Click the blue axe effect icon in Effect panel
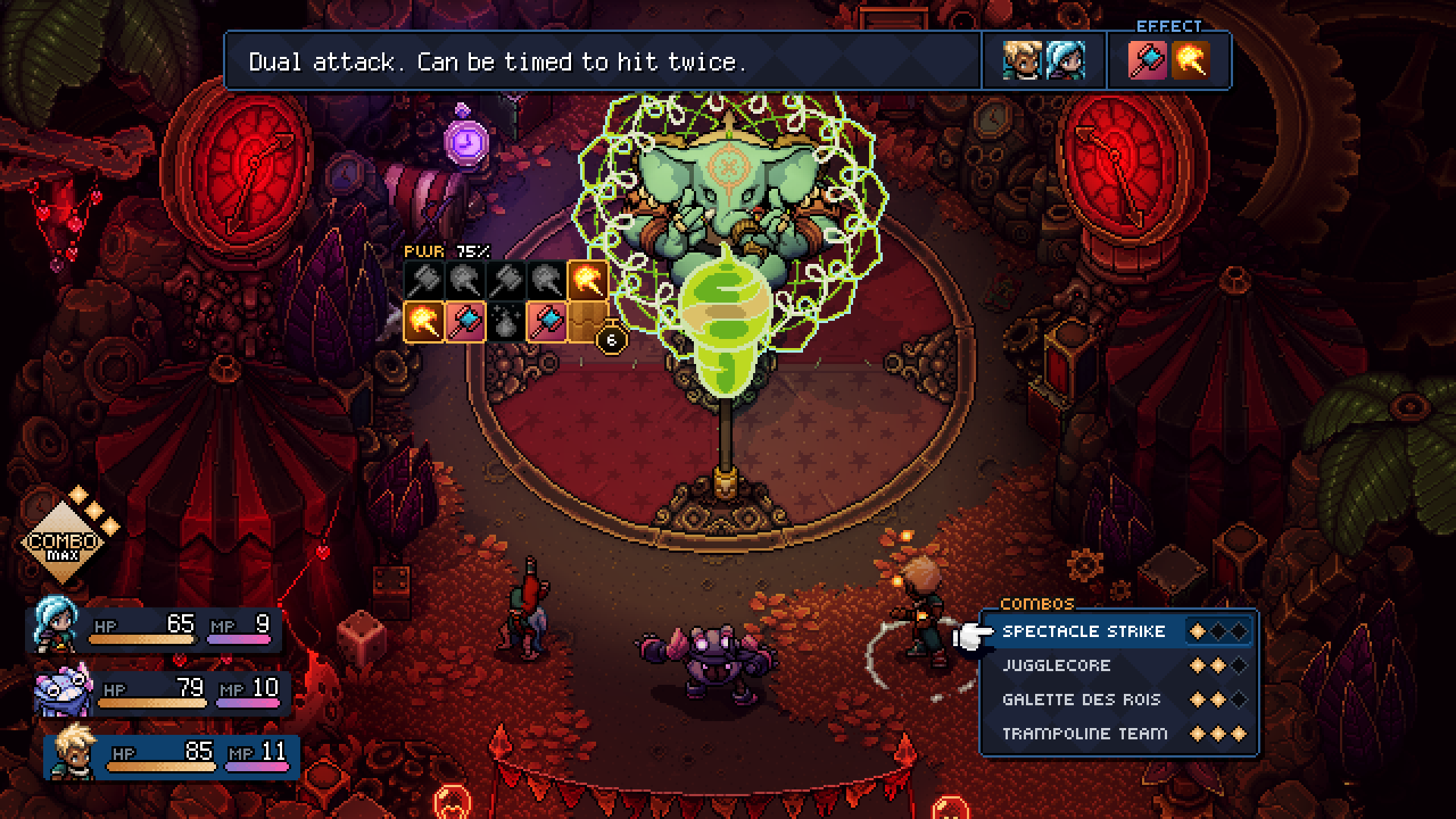The image size is (1456, 819). (1147, 61)
